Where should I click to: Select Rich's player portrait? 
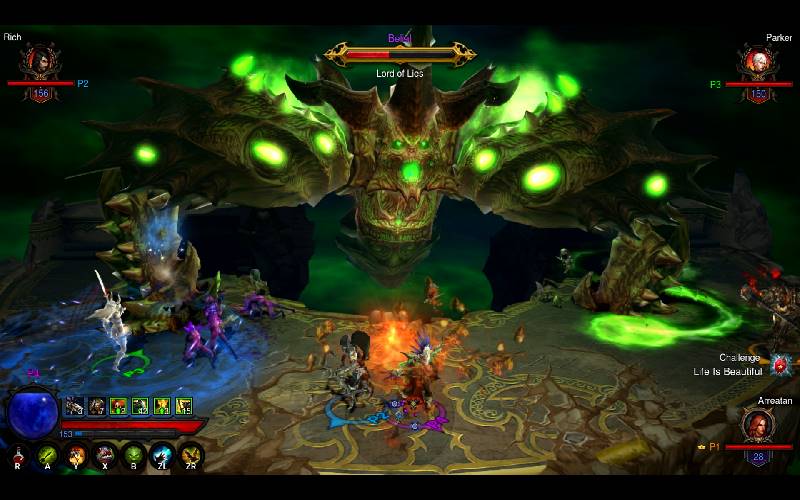pyautogui.click(x=41, y=62)
